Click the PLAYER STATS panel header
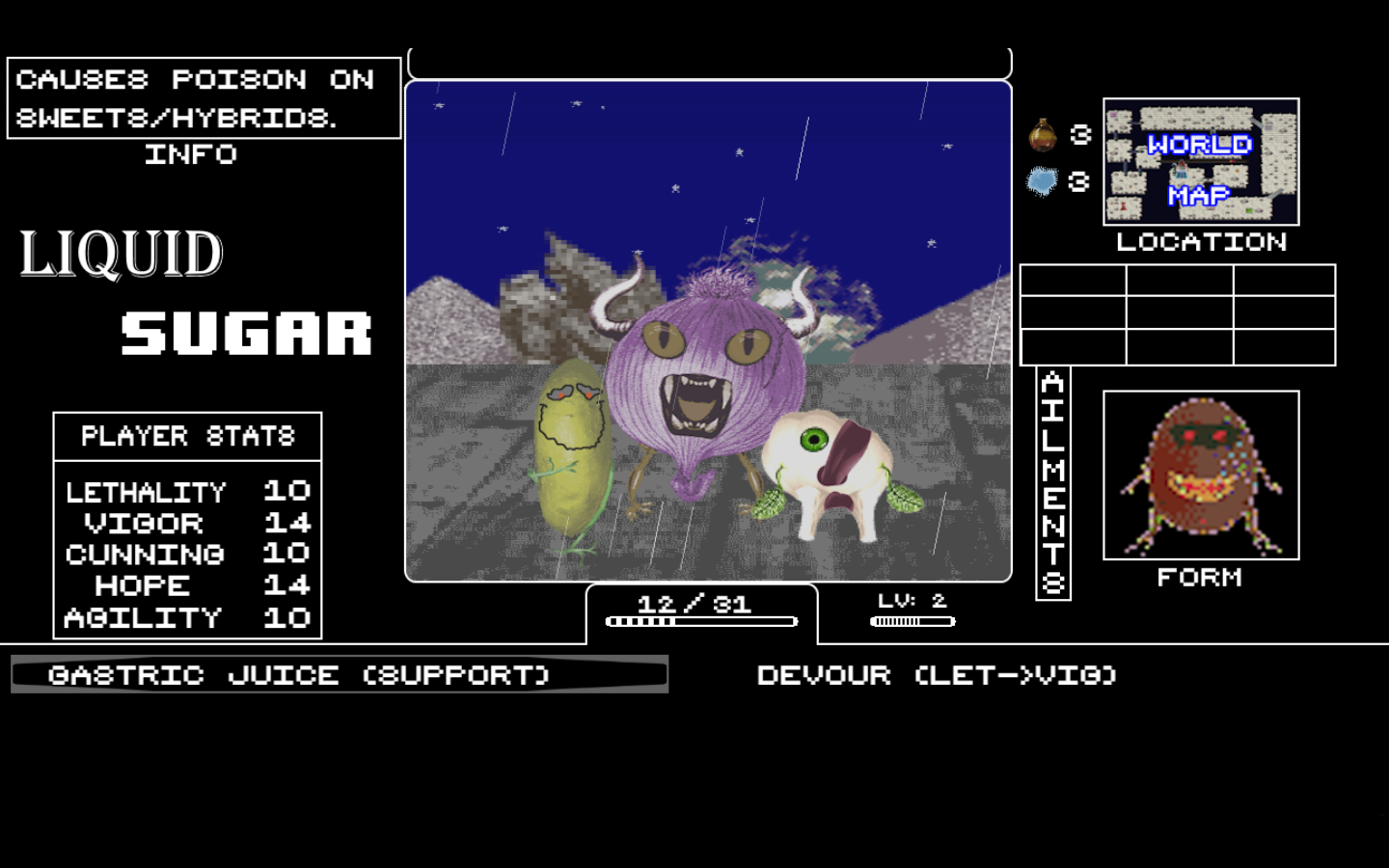 186,435
